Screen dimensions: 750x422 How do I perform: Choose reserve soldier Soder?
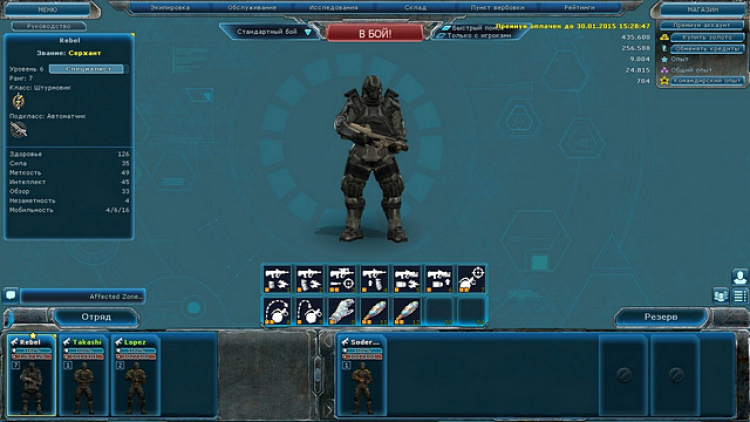pyautogui.click(x=360, y=375)
